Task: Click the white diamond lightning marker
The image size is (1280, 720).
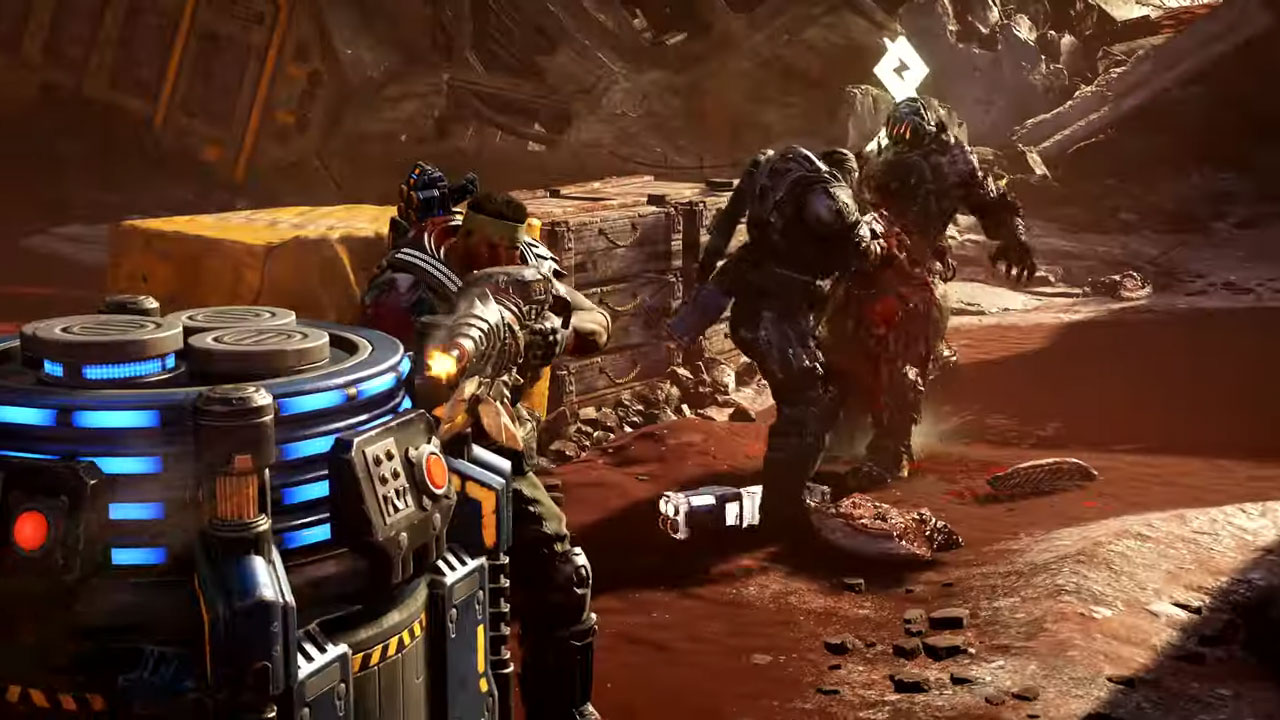Action: pyautogui.click(x=900, y=67)
